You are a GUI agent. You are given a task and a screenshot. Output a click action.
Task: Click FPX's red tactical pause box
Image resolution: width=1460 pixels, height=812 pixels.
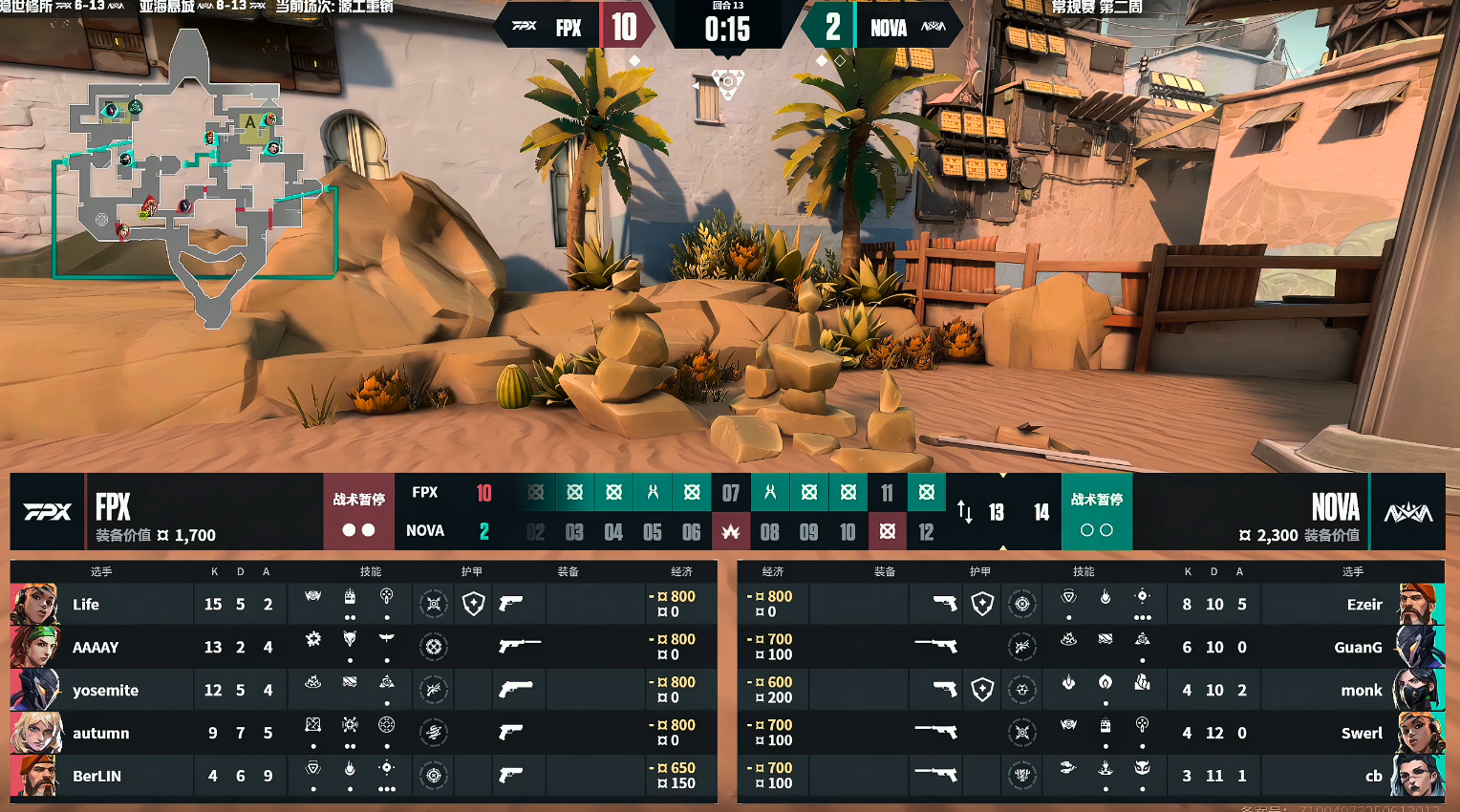tap(358, 512)
